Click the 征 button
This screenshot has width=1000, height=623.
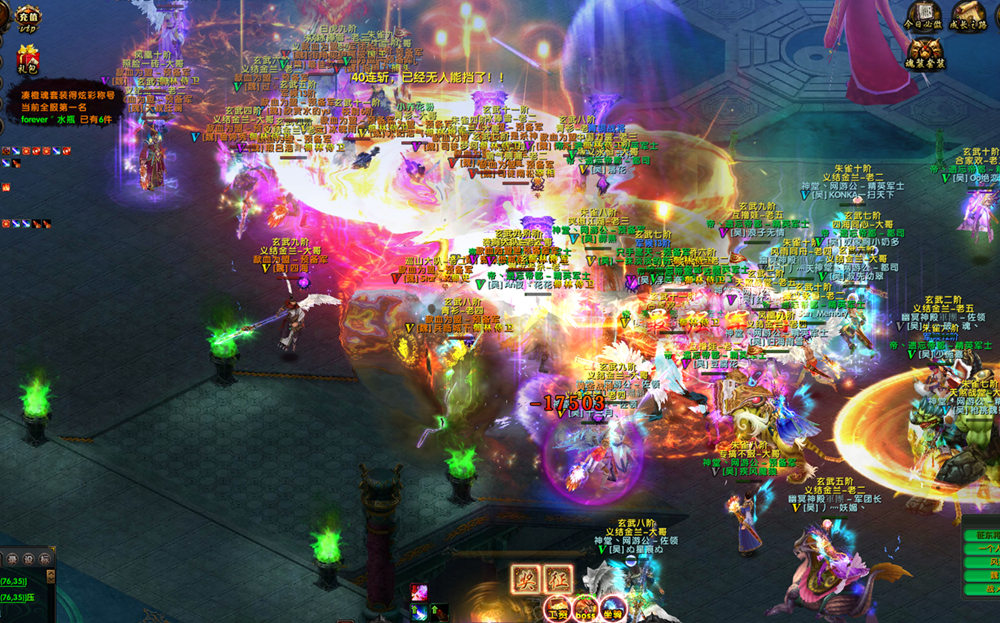pos(558,577)
